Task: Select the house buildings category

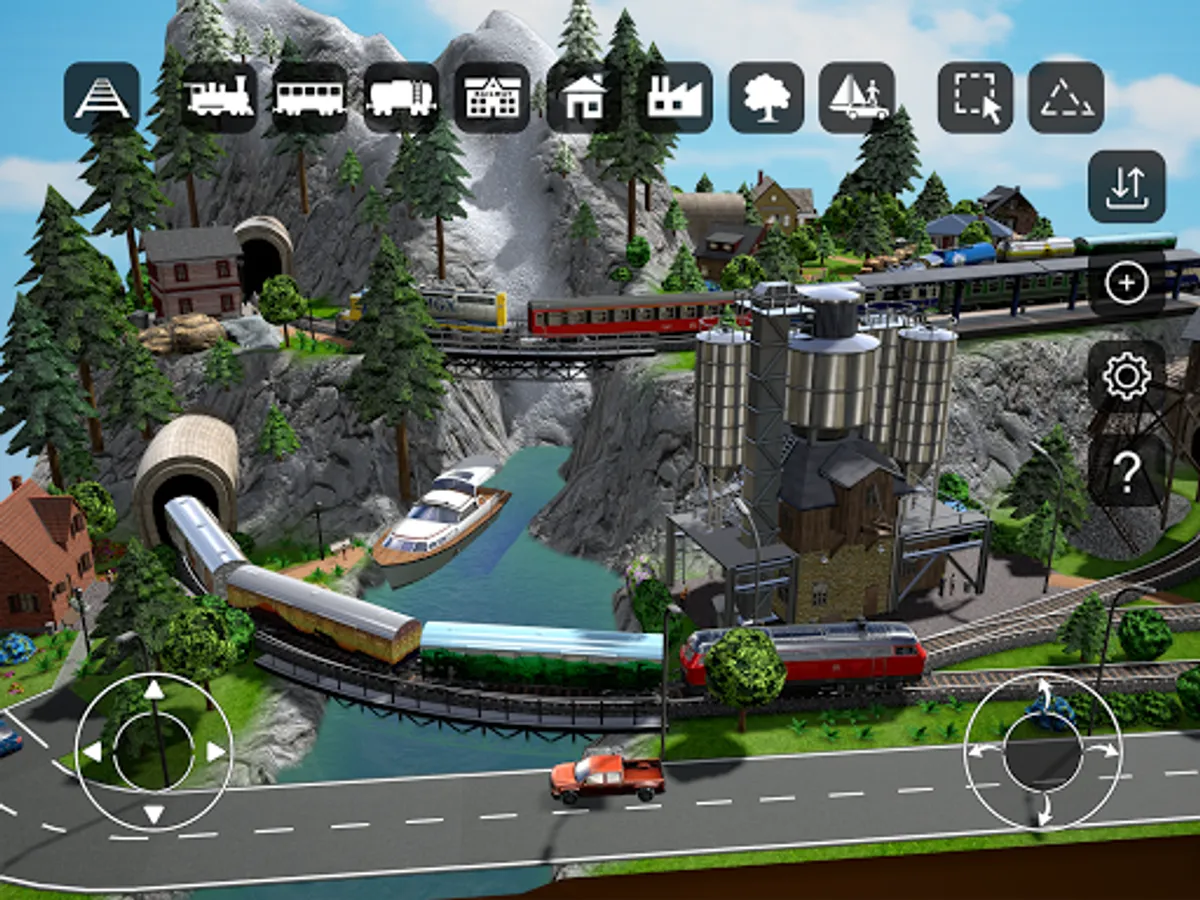Action: coord(584,98)
